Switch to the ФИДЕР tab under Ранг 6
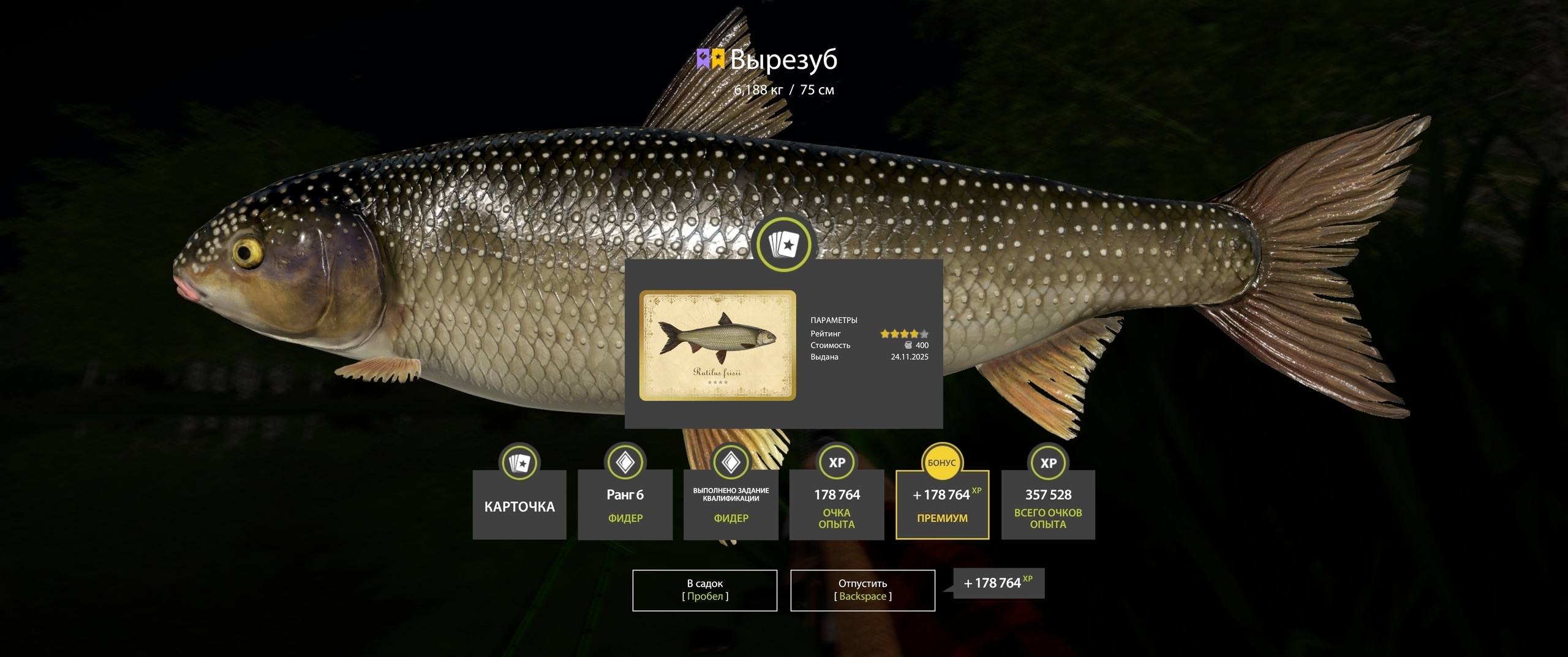This screenshot has width=1568, height=657. [x=624, y=518]
